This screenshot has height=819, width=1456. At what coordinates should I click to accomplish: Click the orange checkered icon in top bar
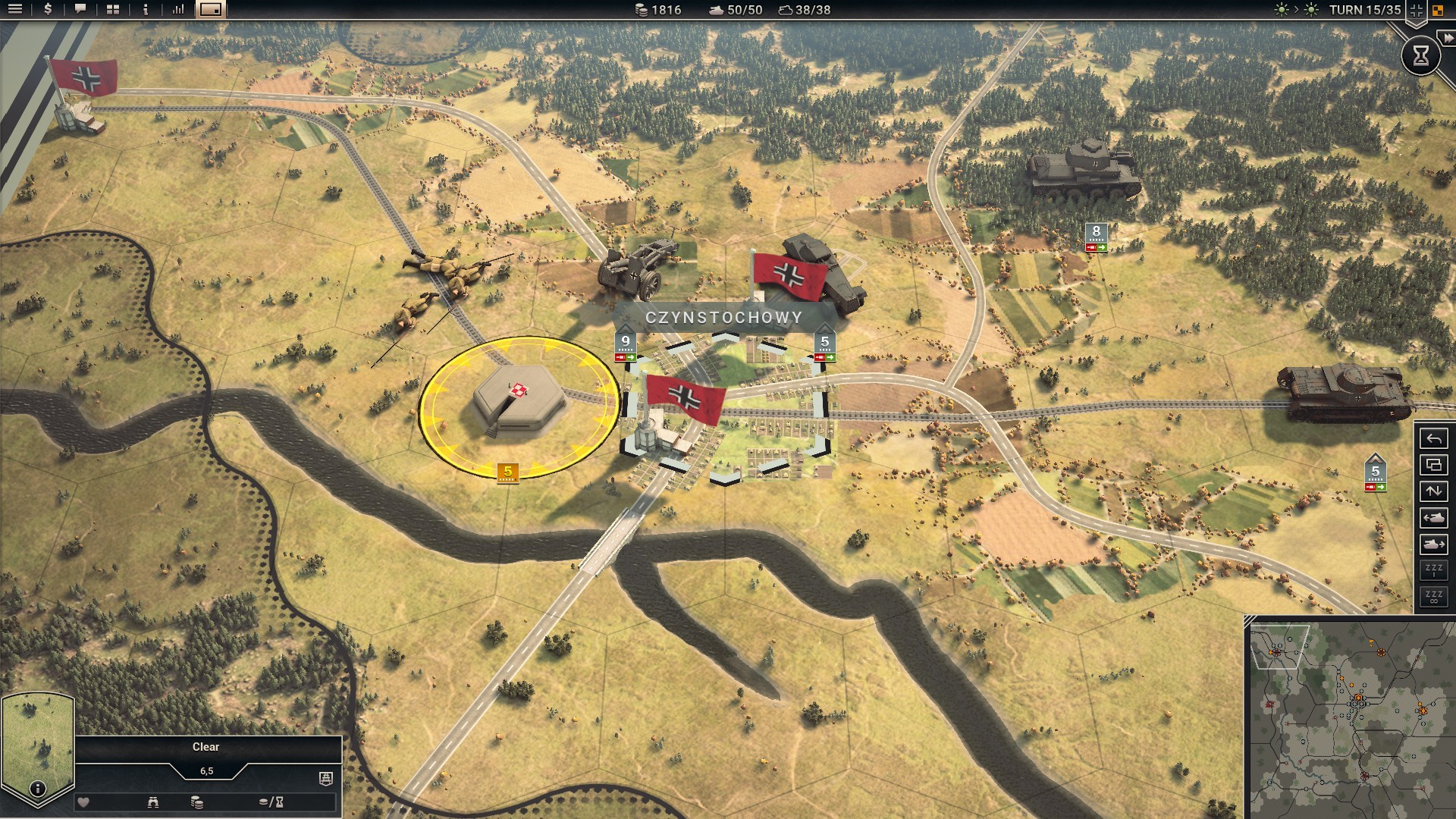coord(1438,11)
